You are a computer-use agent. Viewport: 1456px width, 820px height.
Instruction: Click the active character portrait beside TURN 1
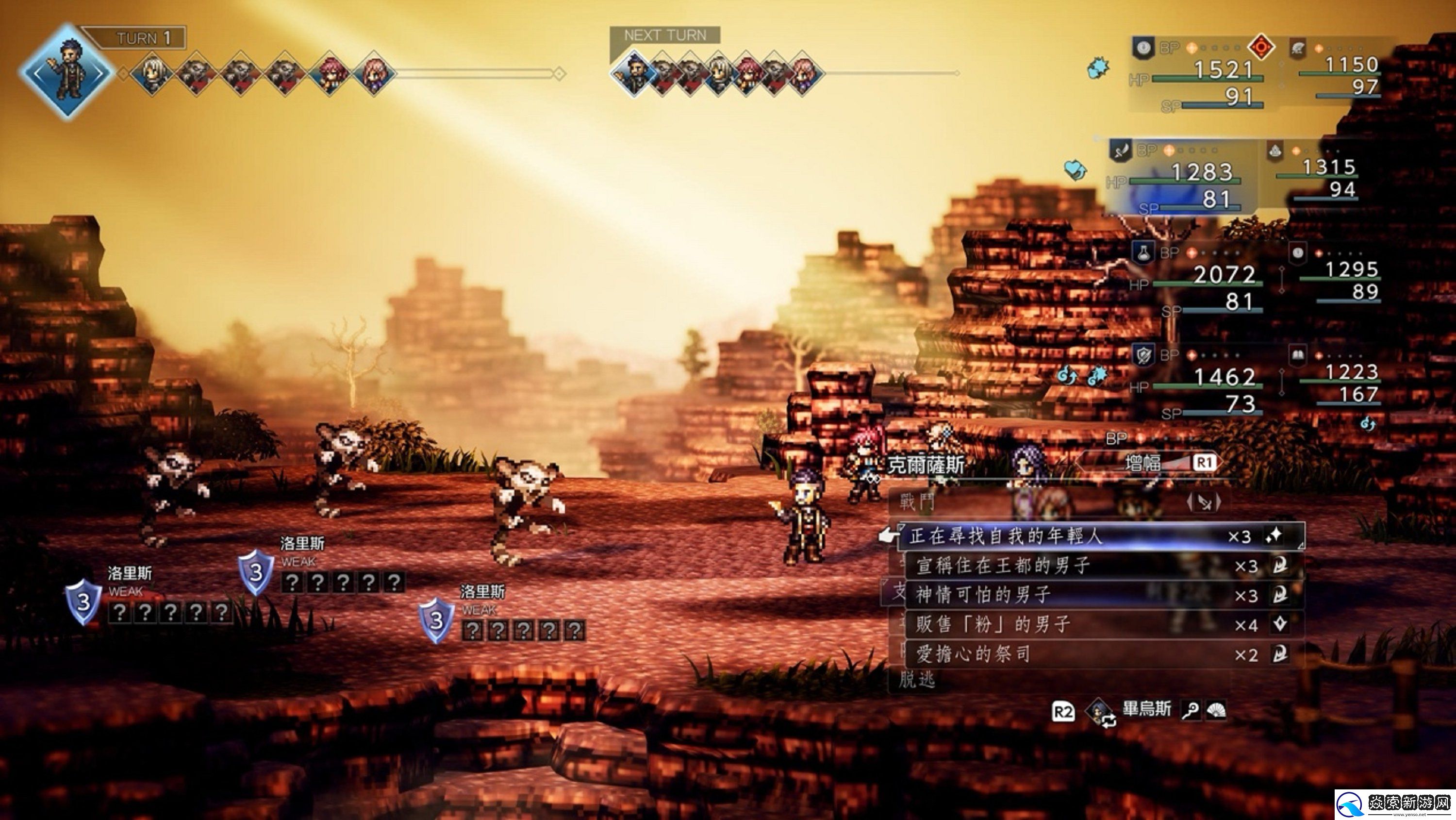coord(66,71)
